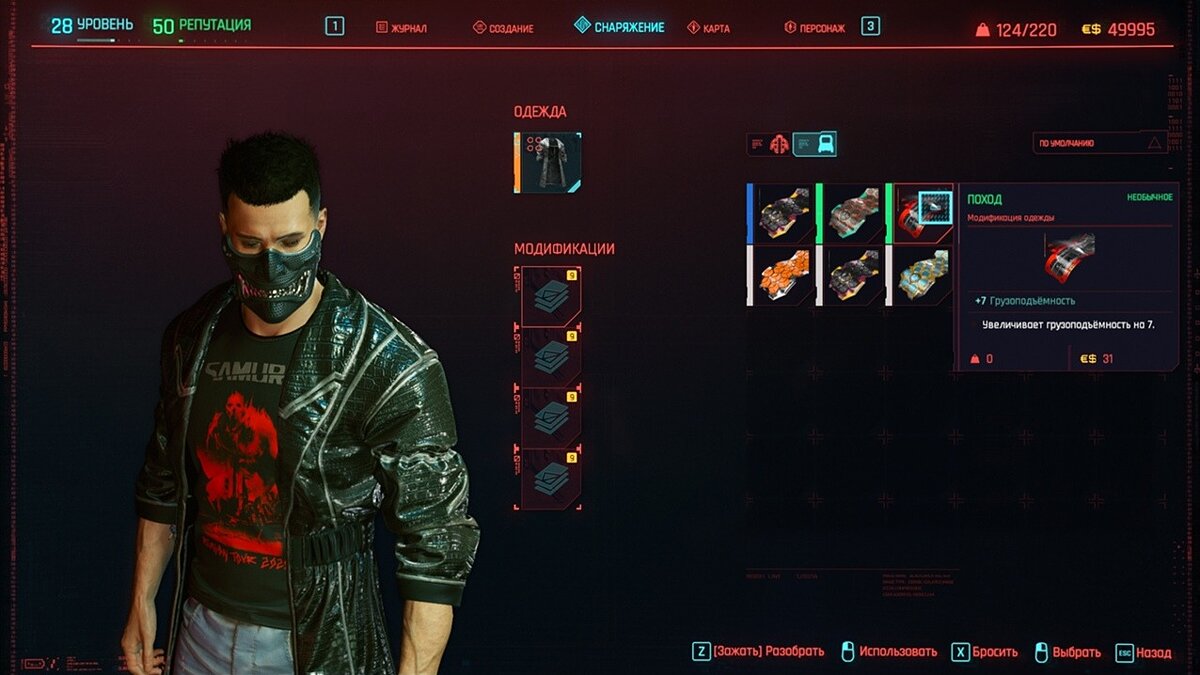The height and width of the screenshot is (675, 1200).
Task: Select the Снаряжение (Inventory) tab
Action: [x=620, y=27]
